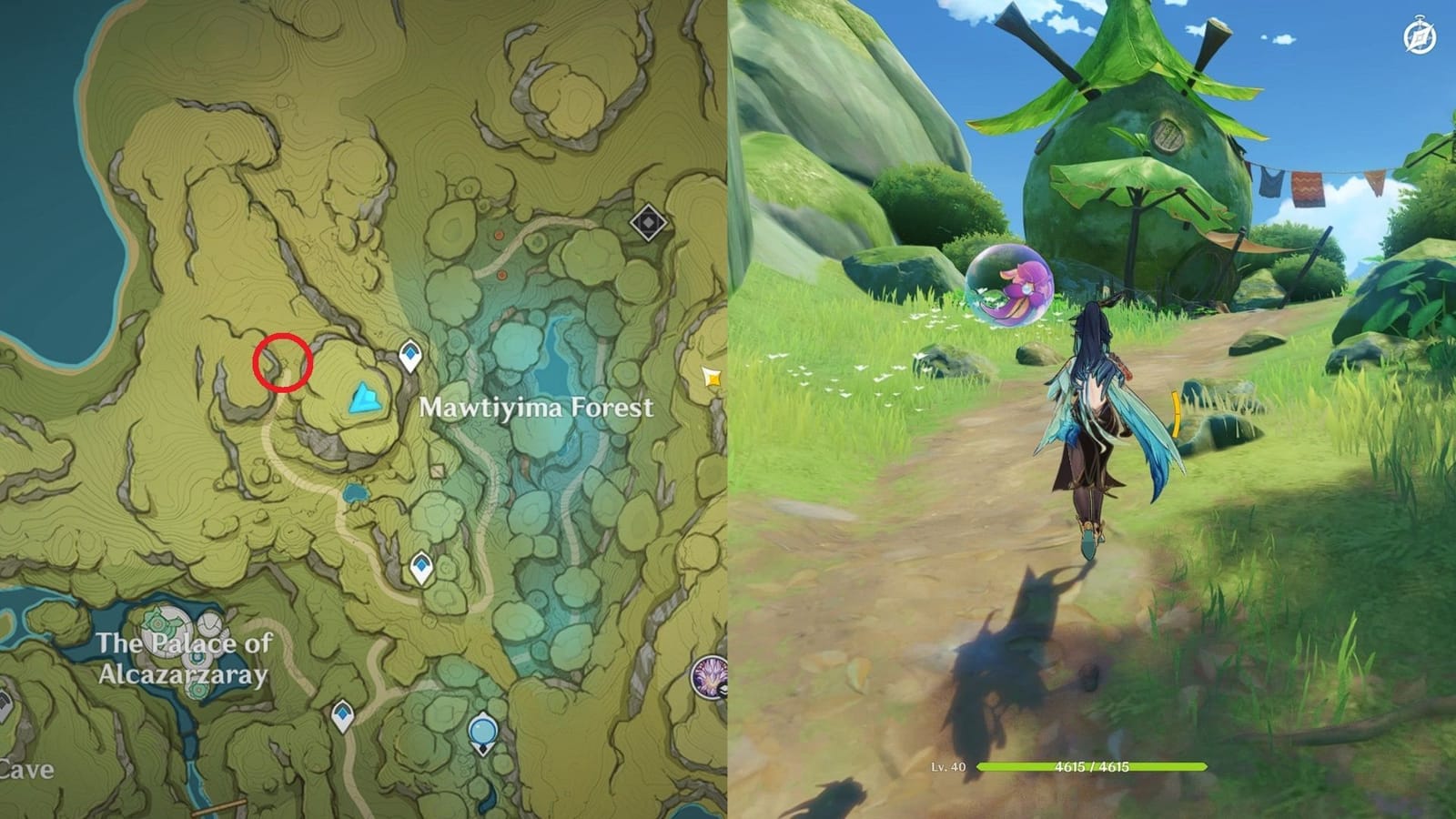The height and width of the screenshot is (819, 1456).
Task: Select the upper orange dot marker on the path
Action: pyautogui.click(x=499, y=236)
